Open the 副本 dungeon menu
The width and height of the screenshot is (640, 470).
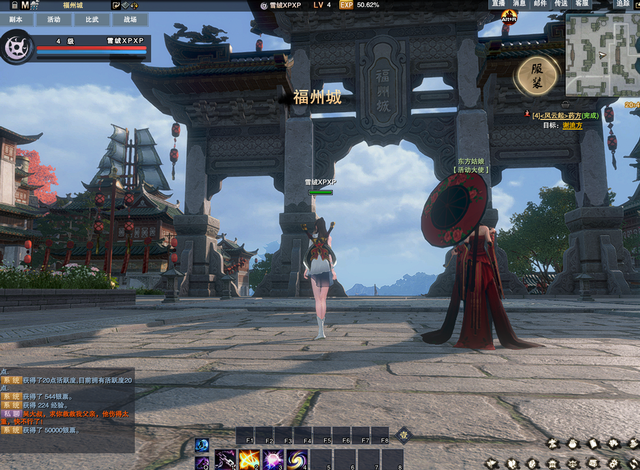[17, 19]
